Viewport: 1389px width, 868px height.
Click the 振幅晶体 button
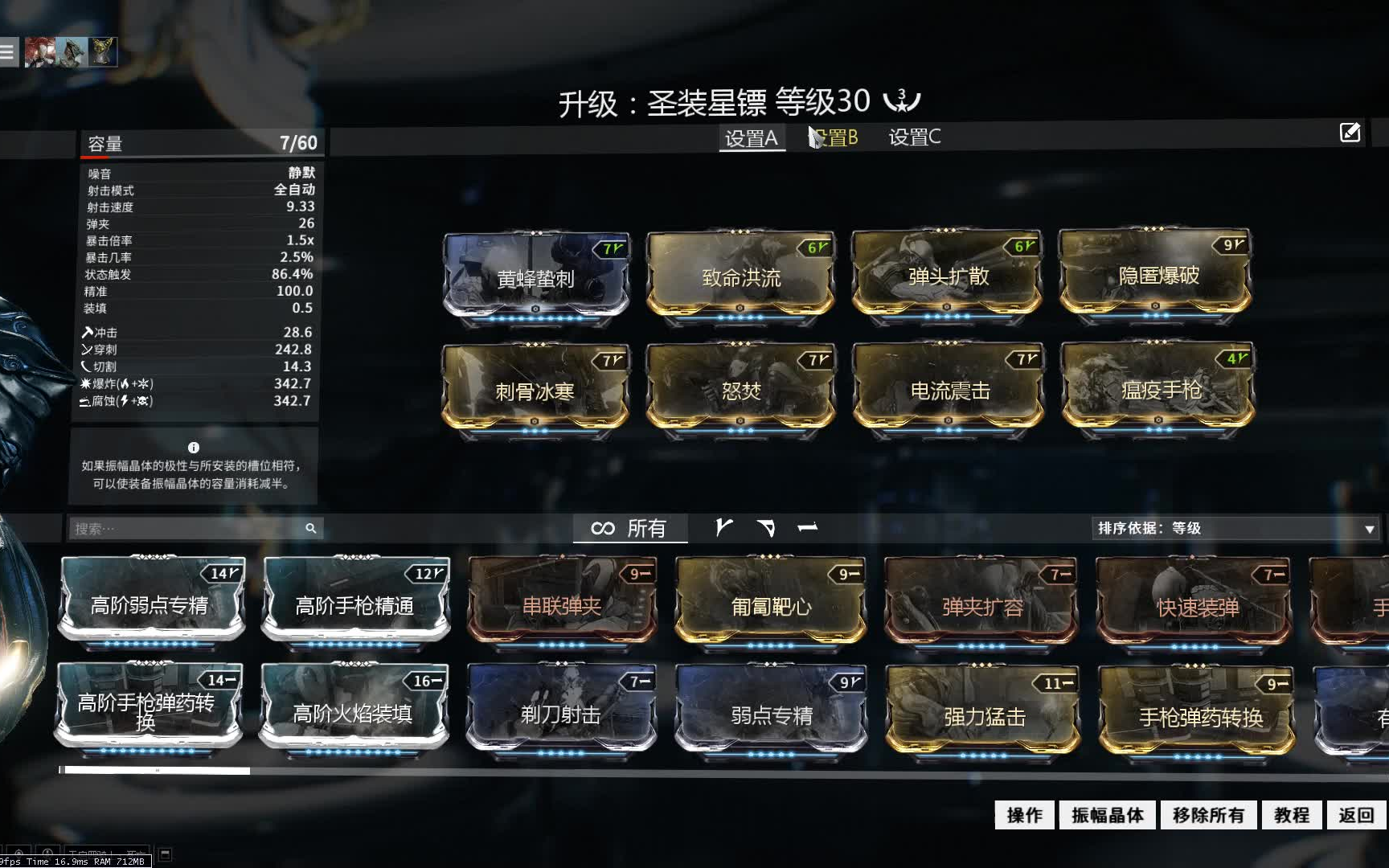(x=1108, y=814)
